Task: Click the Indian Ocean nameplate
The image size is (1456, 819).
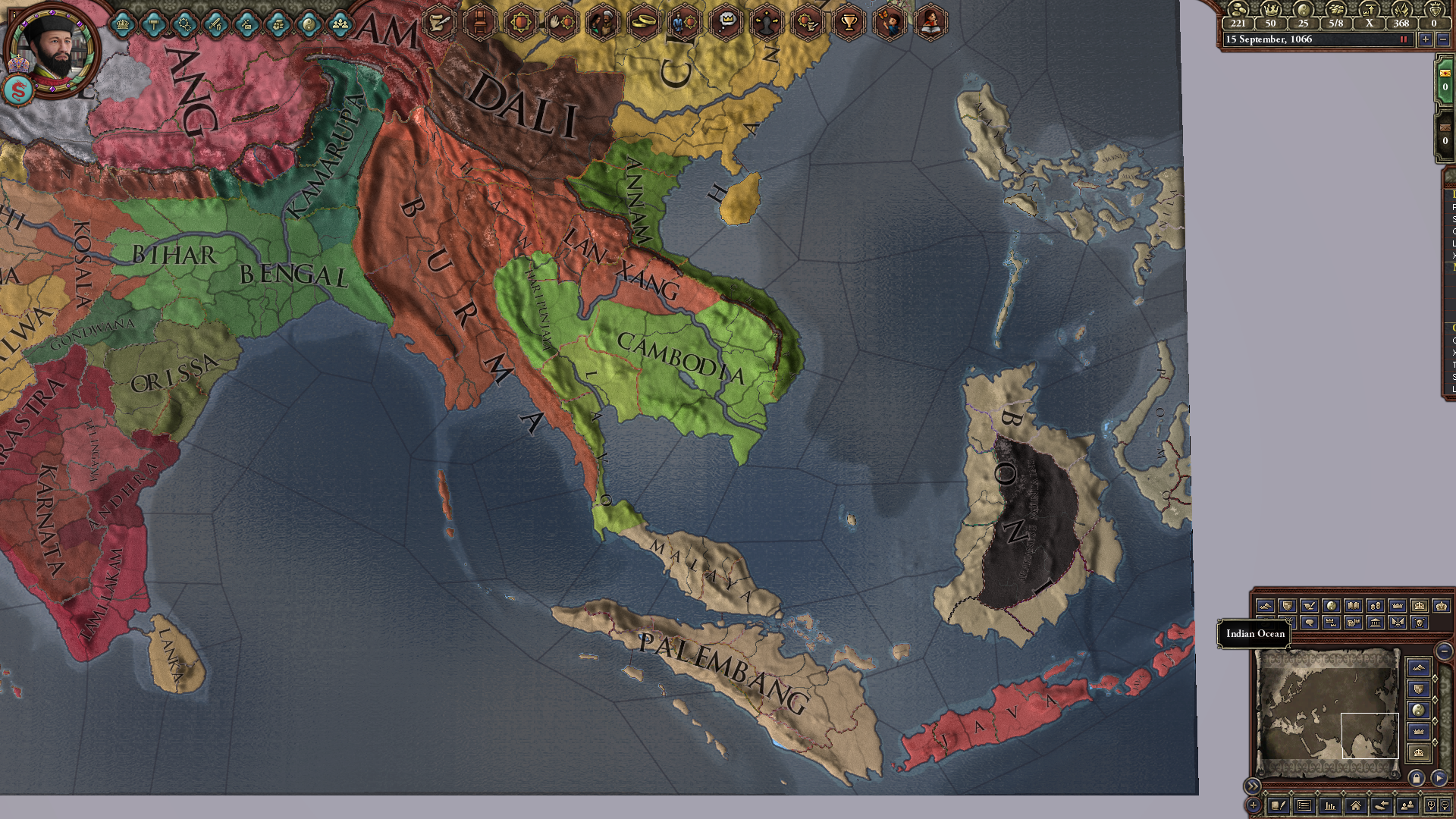Action: coord(1254,634)
